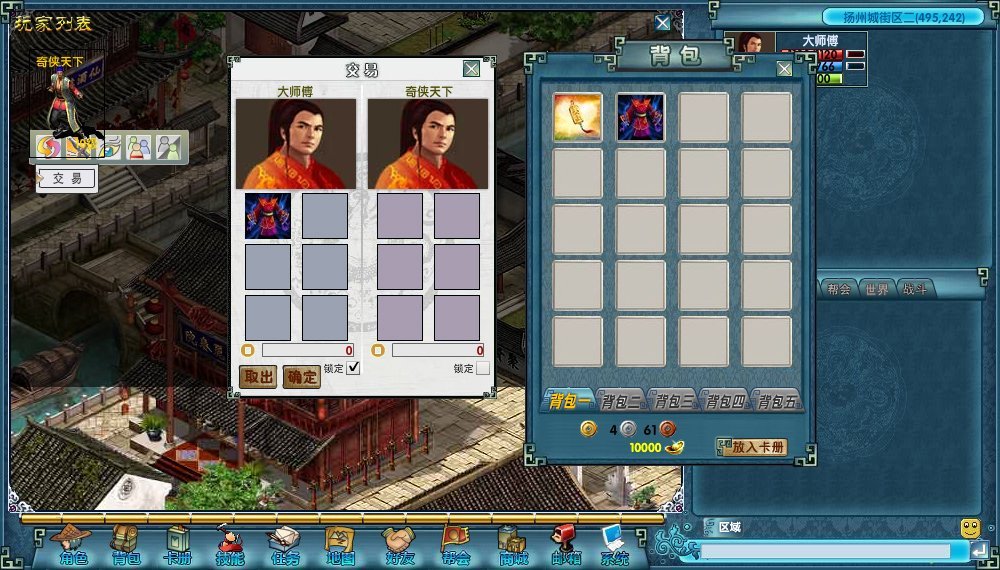Switch to the 背包五 tab
This screenshot has height=570, width=1000.
[x=777, y=402]
